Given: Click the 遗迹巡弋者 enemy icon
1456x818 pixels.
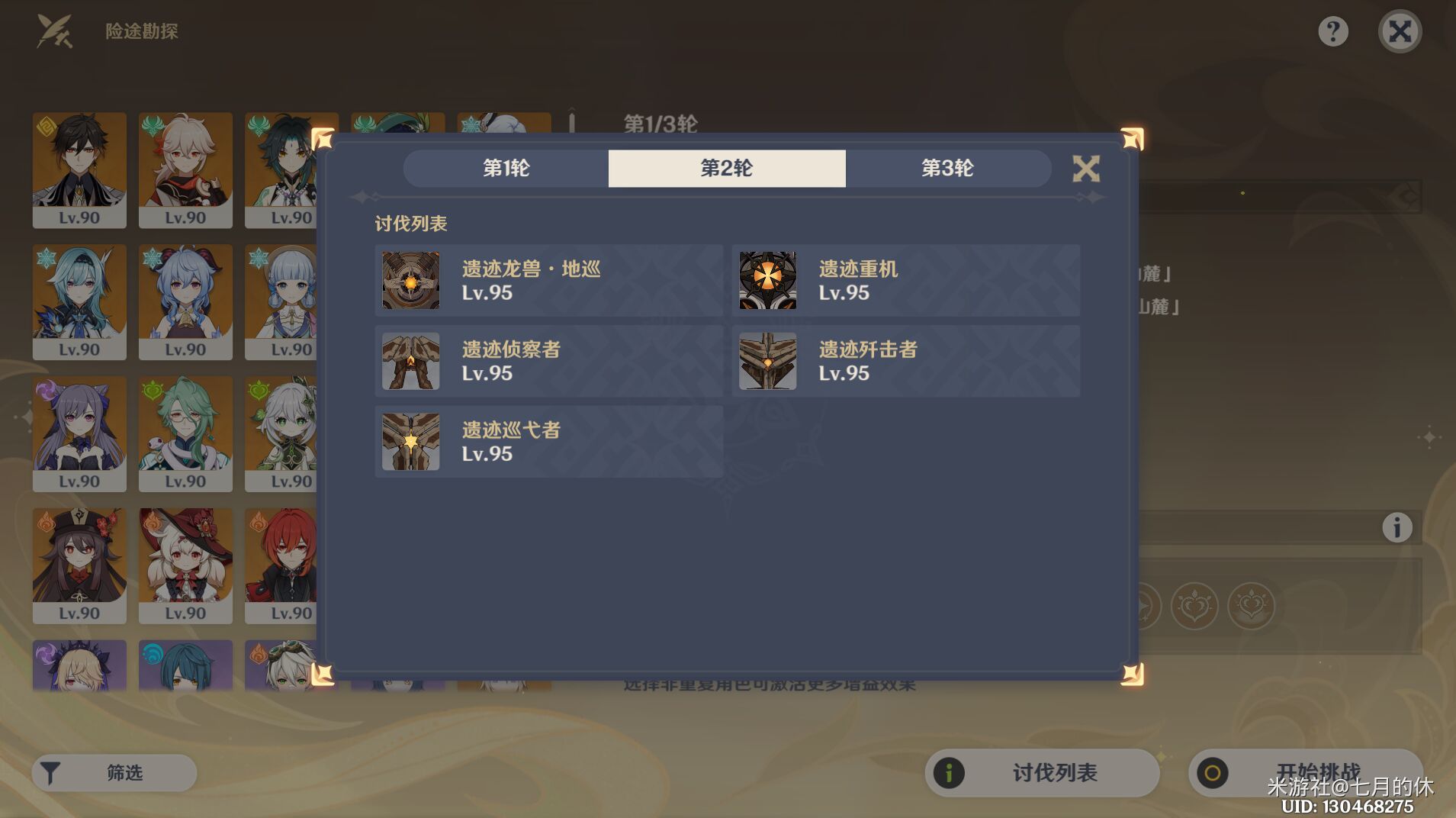Looking at the screenshot, I should (410, 441).
